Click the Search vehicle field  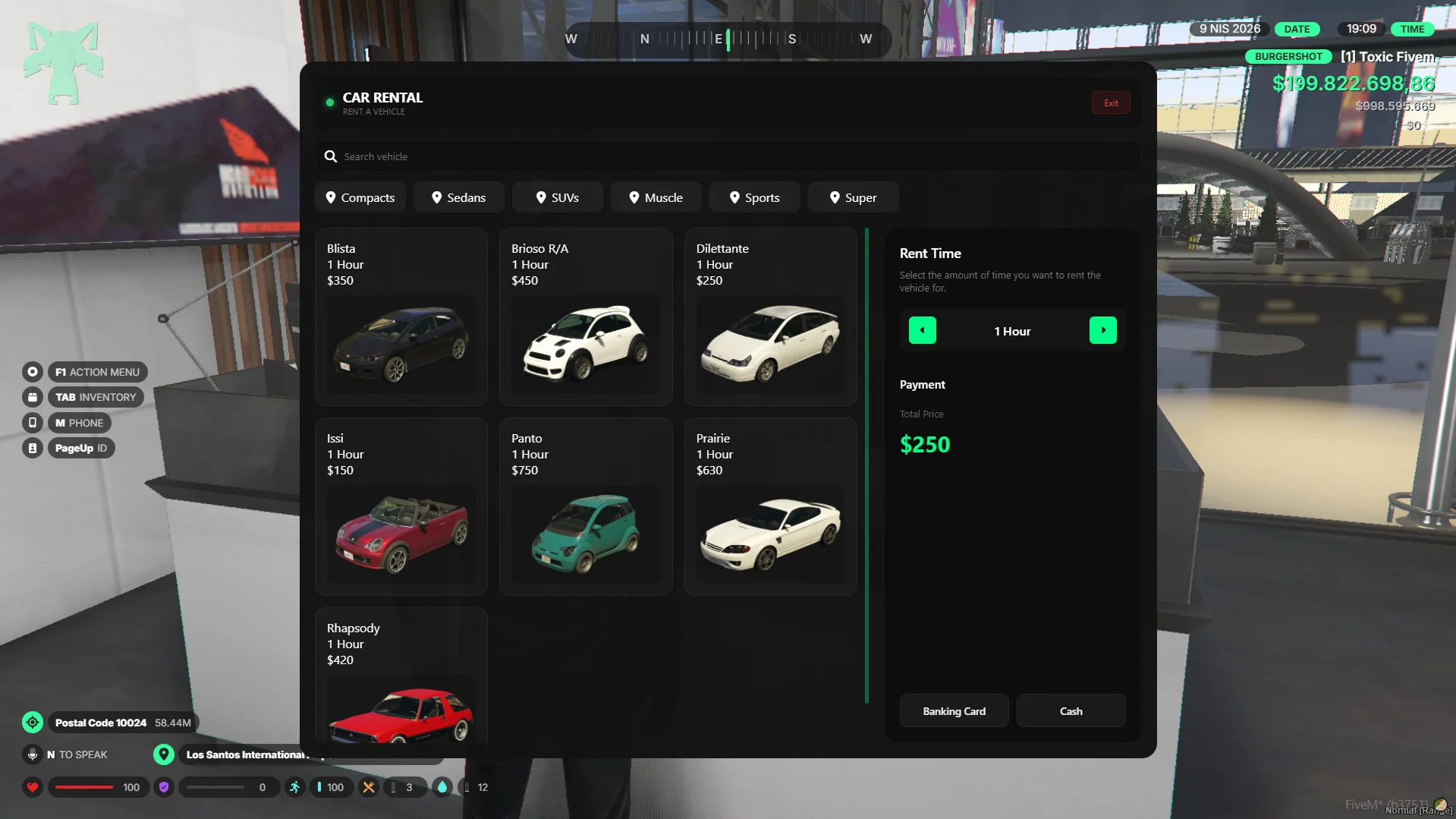point(728,156)
